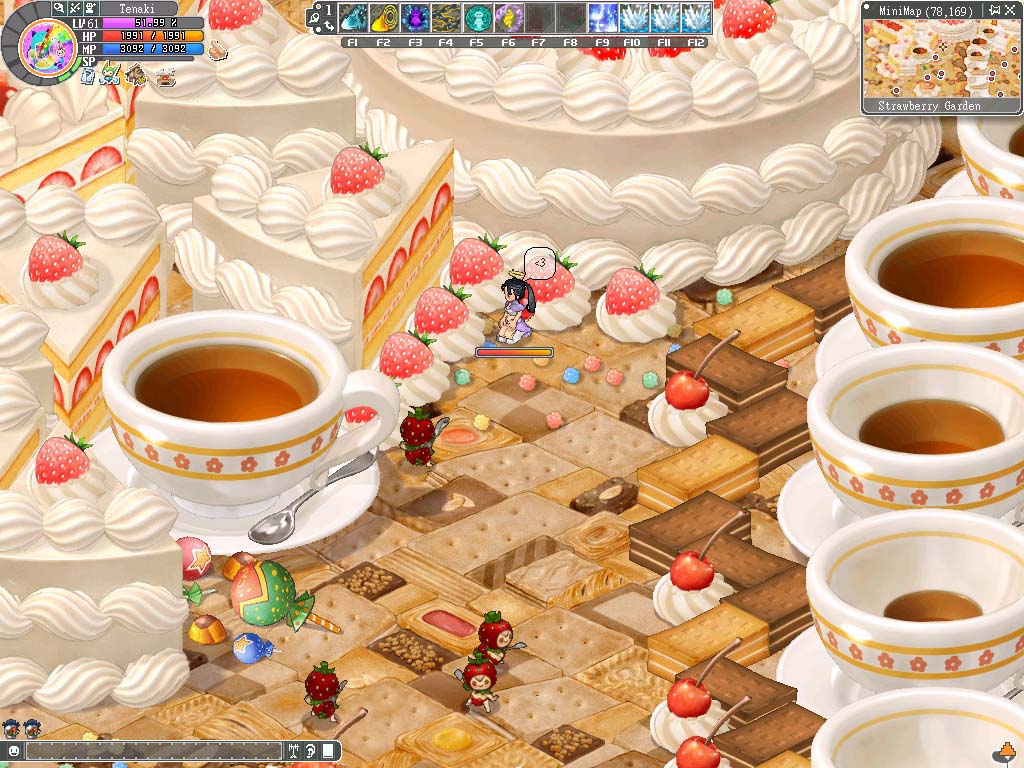Use the yellow figure skill on F6
Viewport: 1024px width, 768px height.
(508, 18)
